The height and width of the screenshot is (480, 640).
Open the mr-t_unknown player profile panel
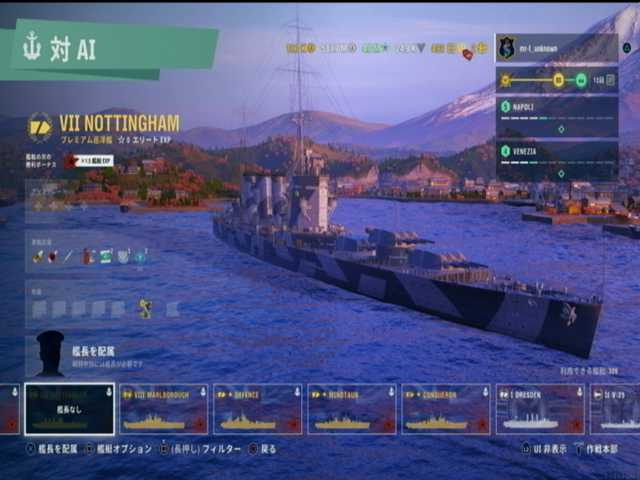[555, 47]
